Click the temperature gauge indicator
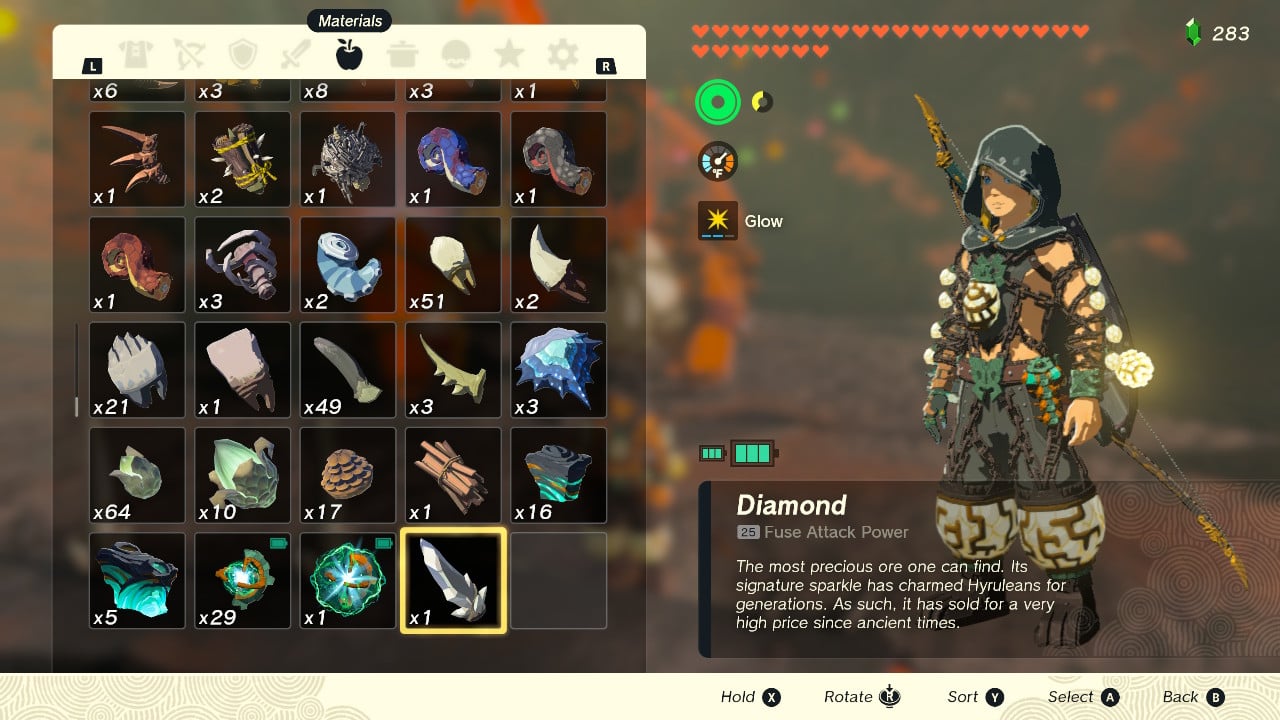Image resolution: width=1280 pixels, height=720 pixels. 716,160
